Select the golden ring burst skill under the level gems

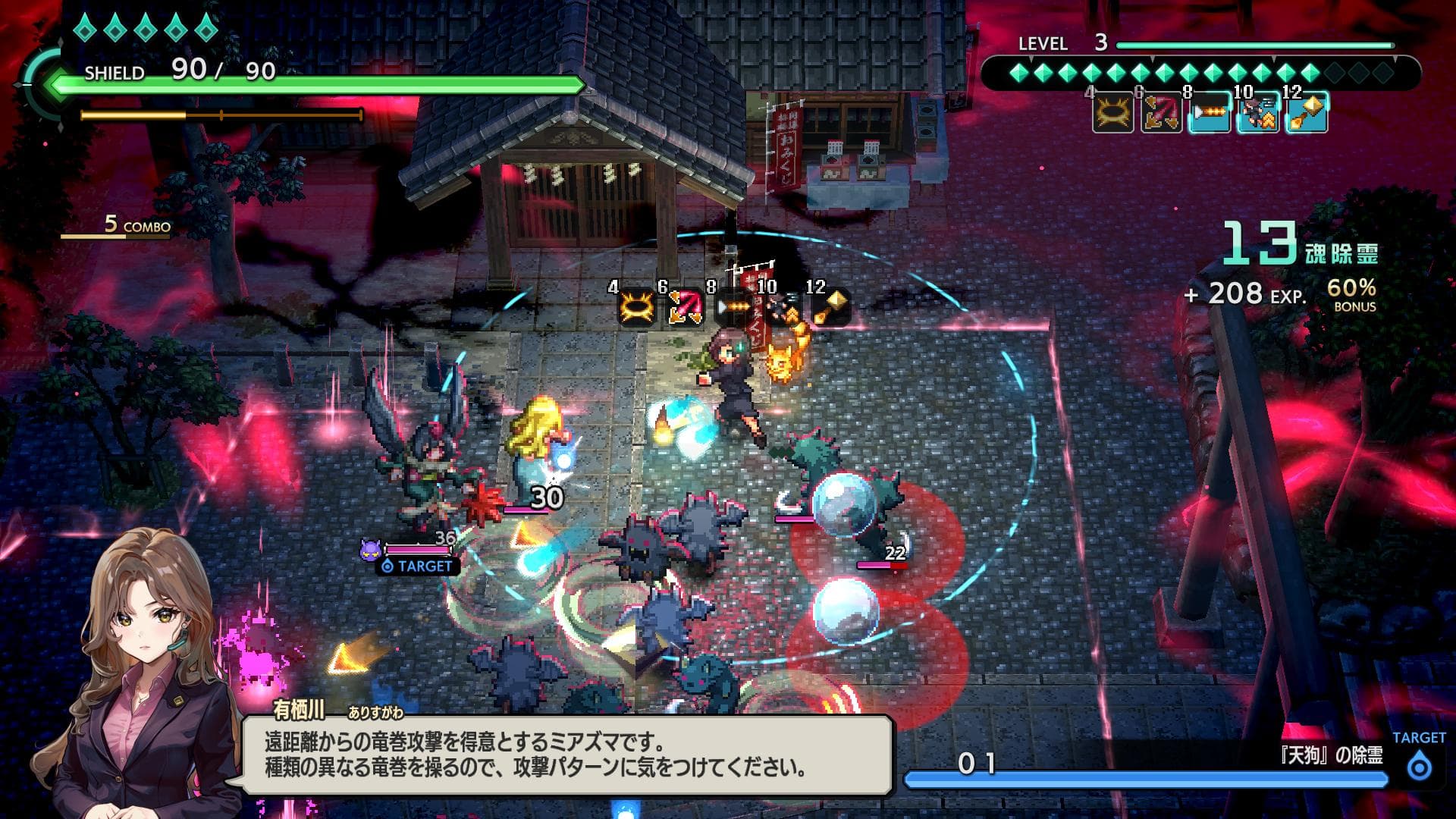[x=1112, y=113]
